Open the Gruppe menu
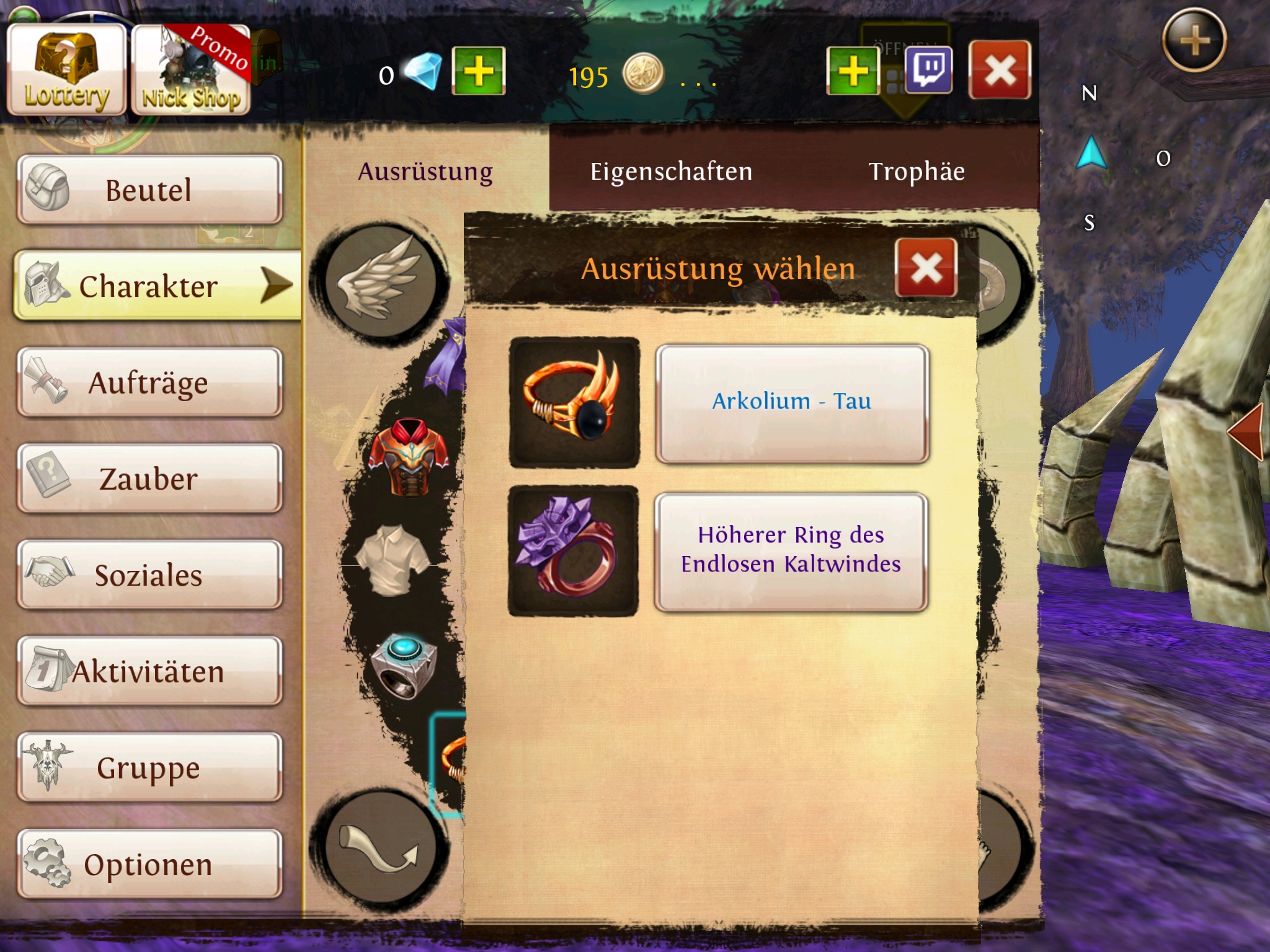Viewport: 1270px width, 952px height. 149,767
